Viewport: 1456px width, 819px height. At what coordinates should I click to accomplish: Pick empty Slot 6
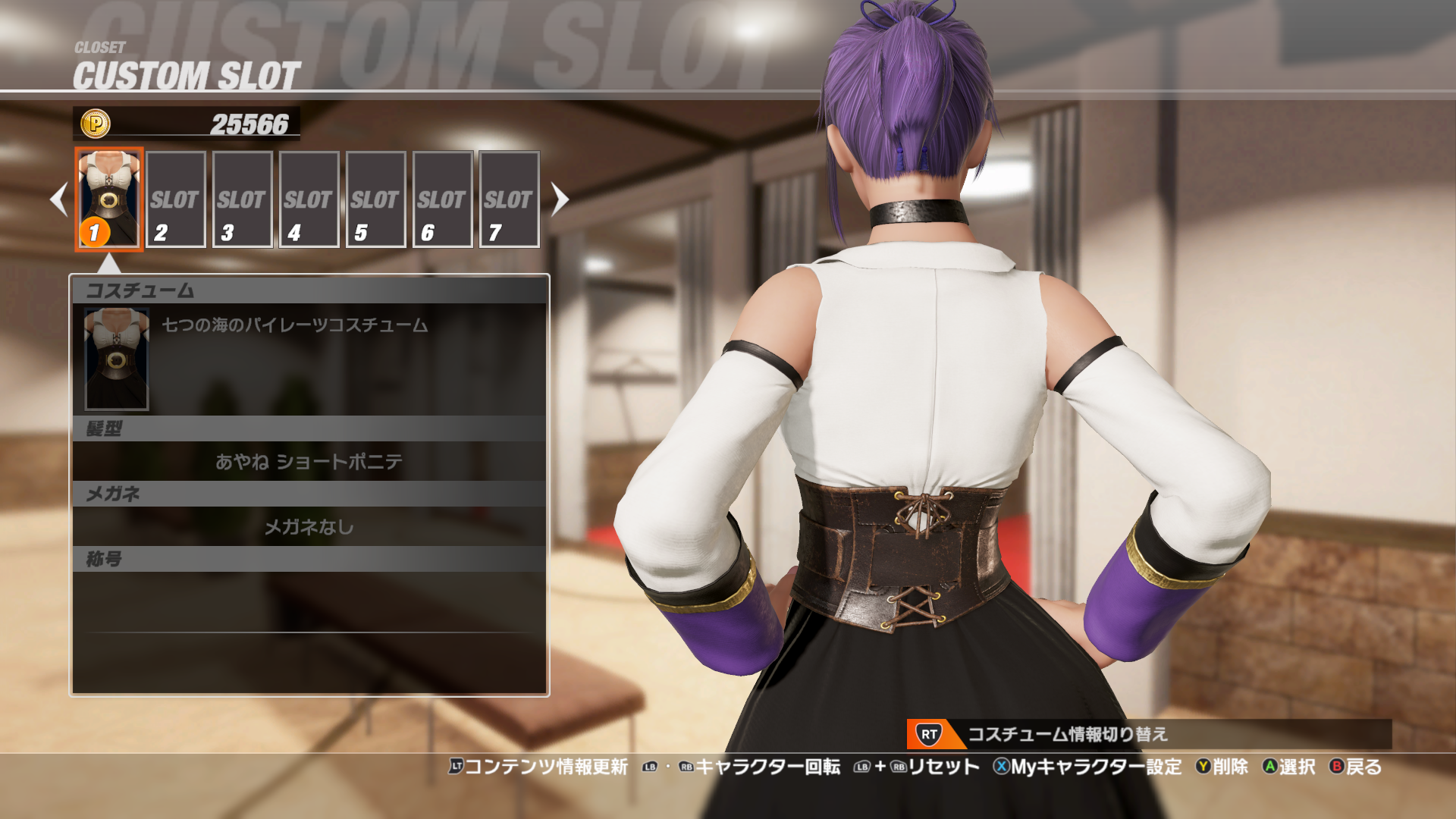point(442,199)
